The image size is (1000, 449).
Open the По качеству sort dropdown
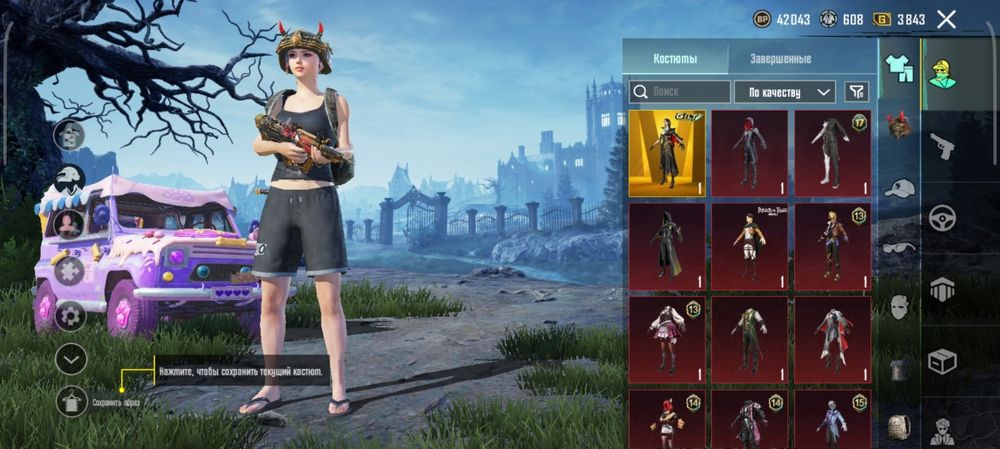(785, 92)
